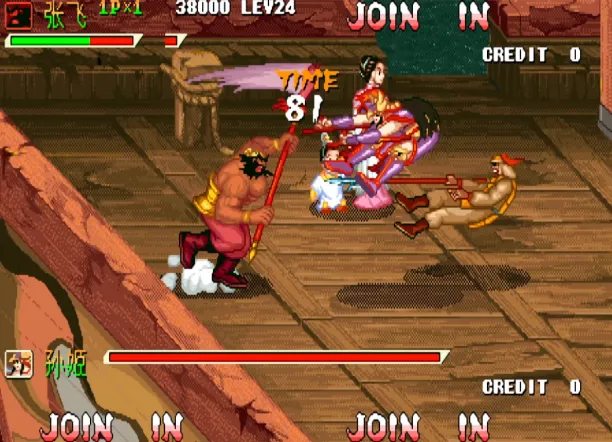Screen dimensions: 612x442
Task: Select the Sun Ji boss portrait
Action: pos(19,363)
